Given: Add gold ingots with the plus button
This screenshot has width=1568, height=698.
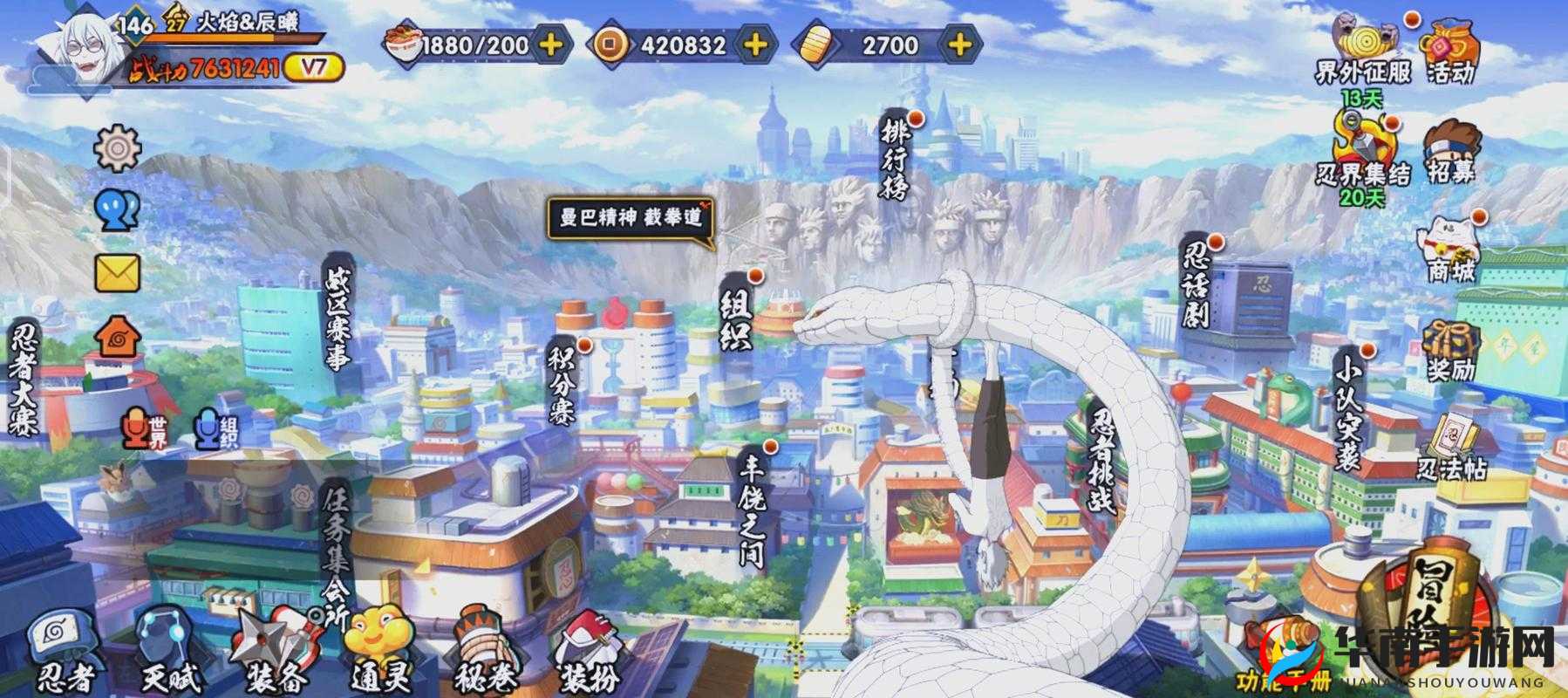Looking at the screenshot, I should 959,44.
